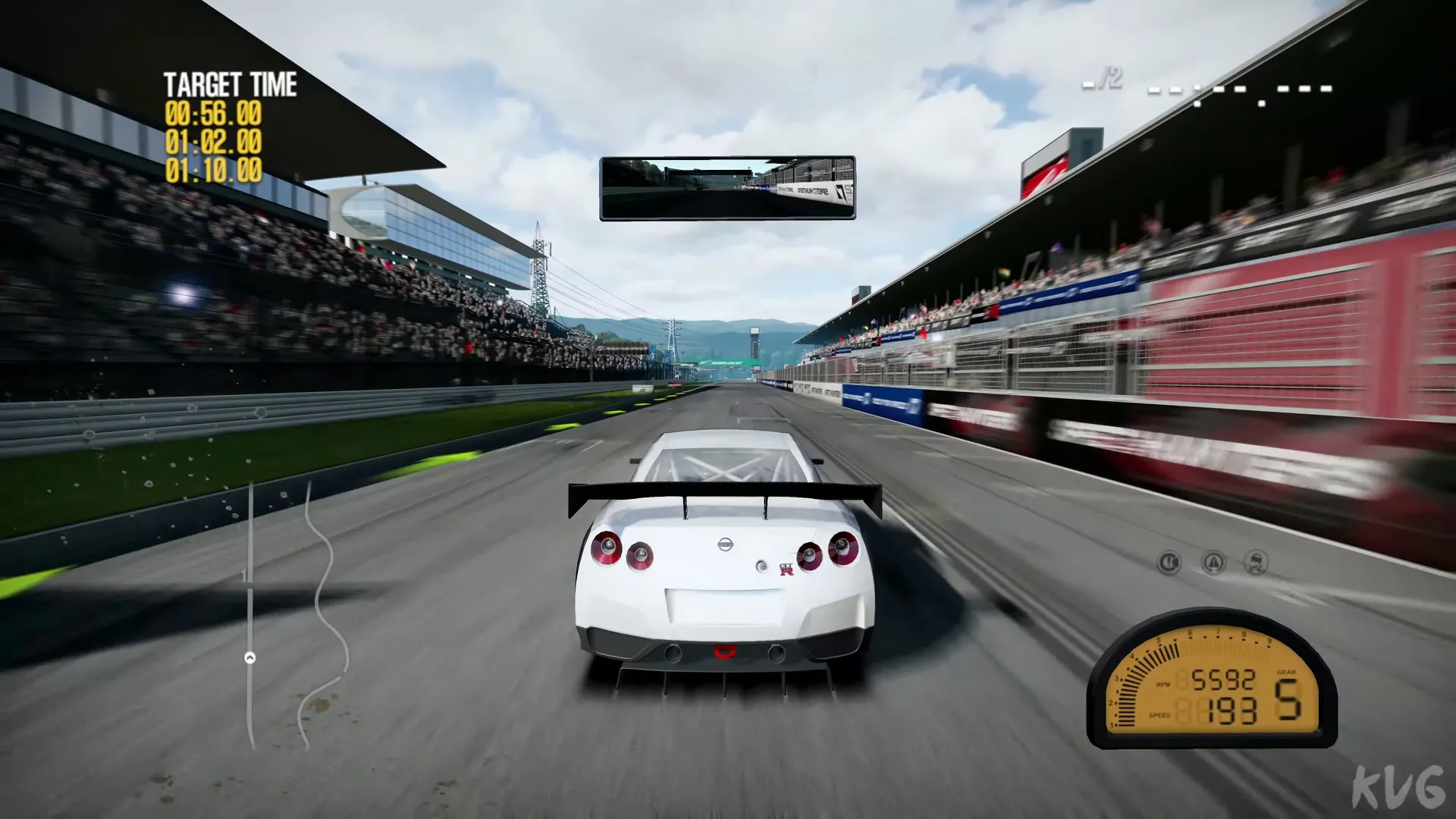Image resolution: width=1456 pixels, height=819 pixels.
Task: Toggle the stability control skidding-car icon
Action: click(x=1257, y=563)
